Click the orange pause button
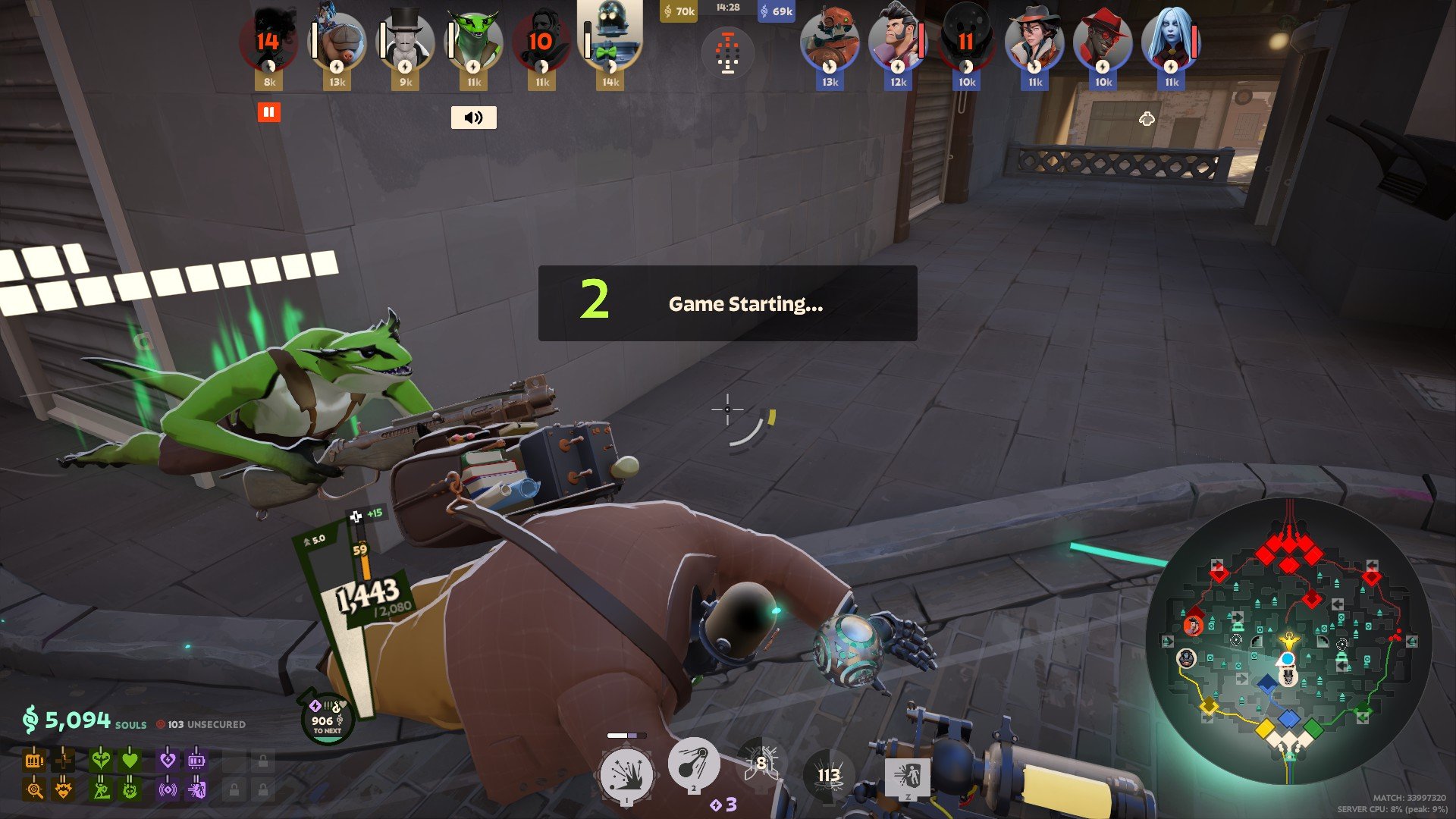 [268, 112]
